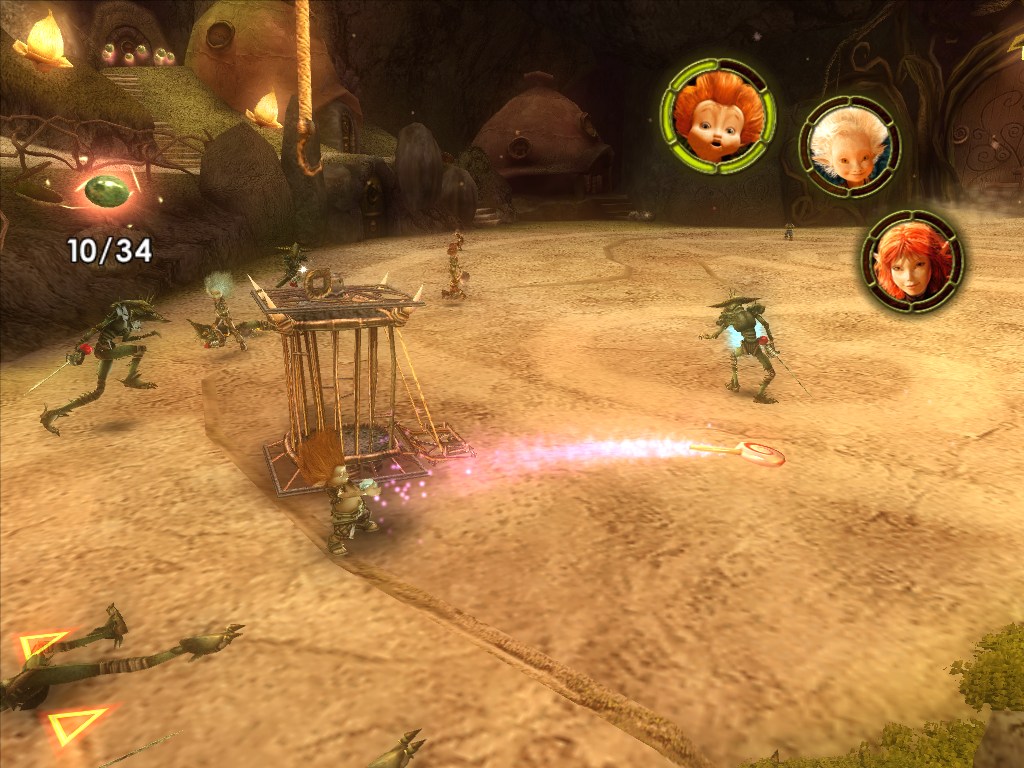Image resolution: width=1024 pixels, height=768 pixels.
Task: Select the Betameche character portrait
Action: [x=717, y=116]
